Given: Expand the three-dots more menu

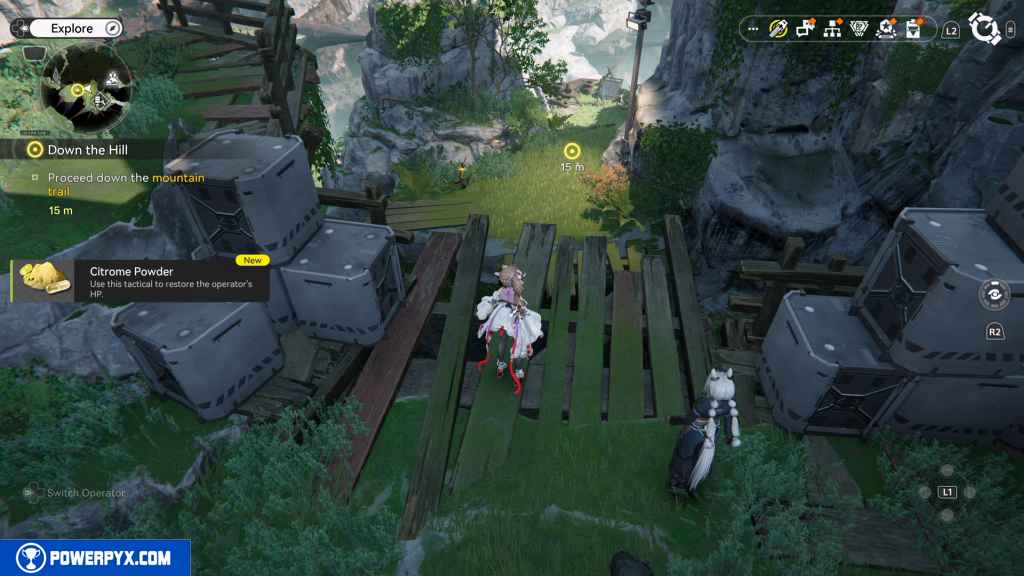Looking at the screenshot, I should [753, 29].
